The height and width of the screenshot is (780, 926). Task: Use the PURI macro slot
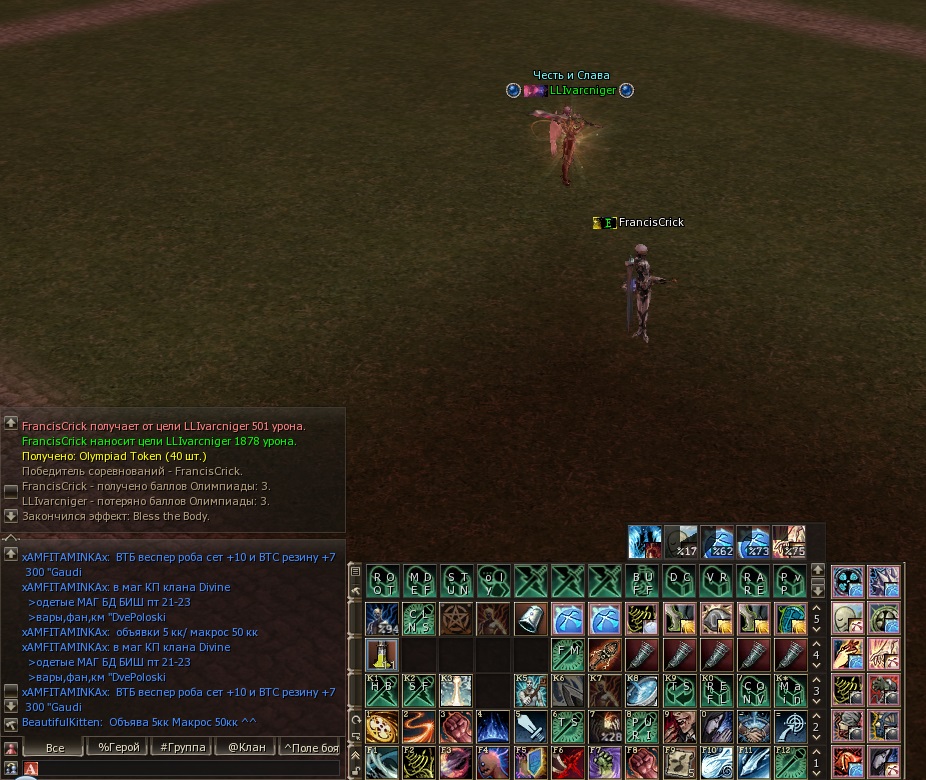click(x=642, y=727)
